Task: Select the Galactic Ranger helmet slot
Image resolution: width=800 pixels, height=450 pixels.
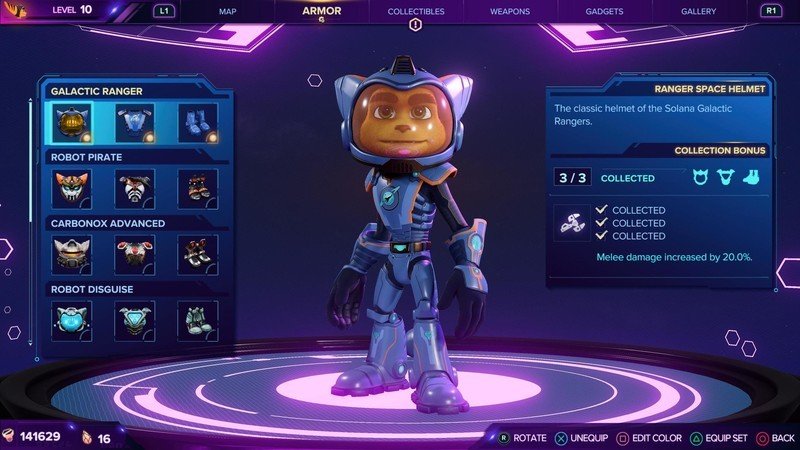Action: click(72, 123)
